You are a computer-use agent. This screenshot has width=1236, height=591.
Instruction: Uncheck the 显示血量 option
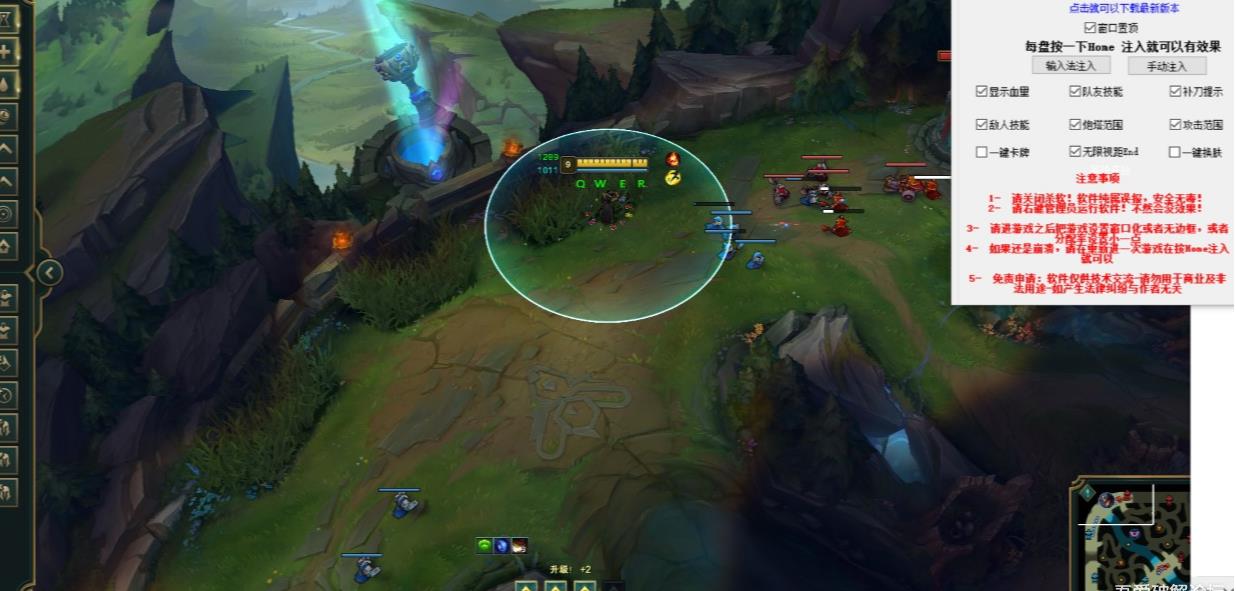[x=982, y=92]
